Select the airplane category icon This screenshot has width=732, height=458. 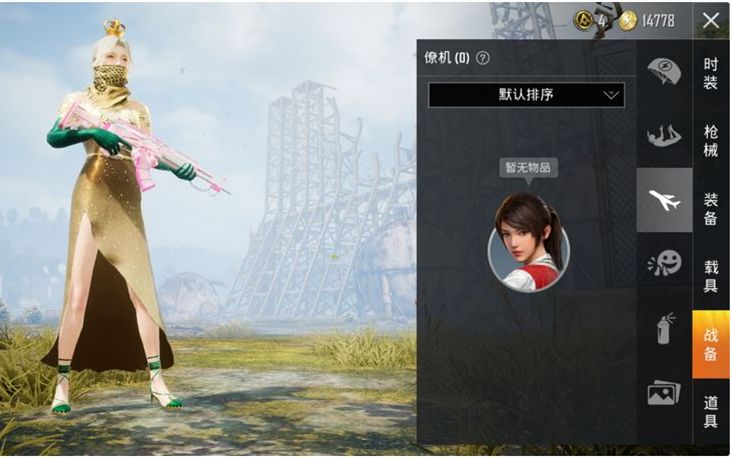pyautogui.click(x=664, y=200)
